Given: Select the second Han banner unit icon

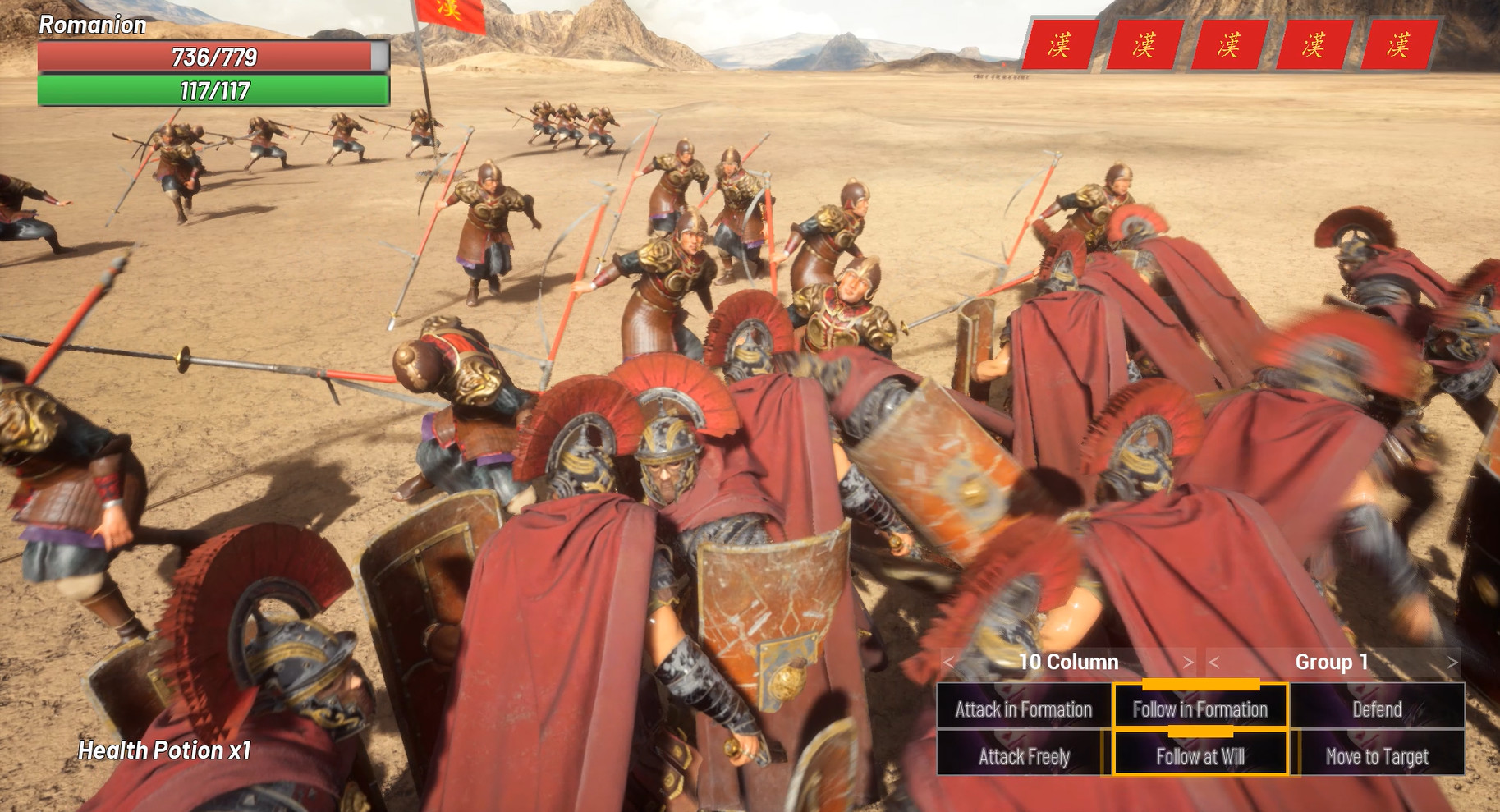Looking at the screenshot, I should click(x=1147, y=45).
